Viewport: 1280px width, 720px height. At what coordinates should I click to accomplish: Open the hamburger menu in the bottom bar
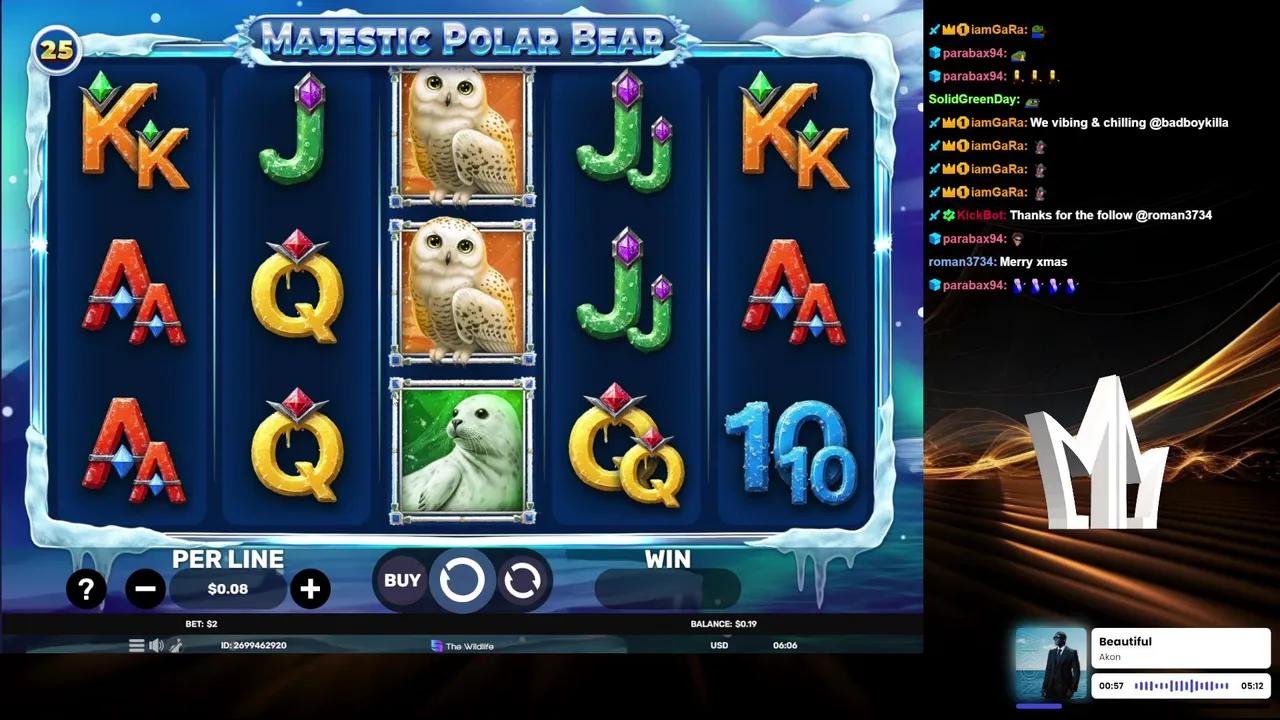click(137, 645)
